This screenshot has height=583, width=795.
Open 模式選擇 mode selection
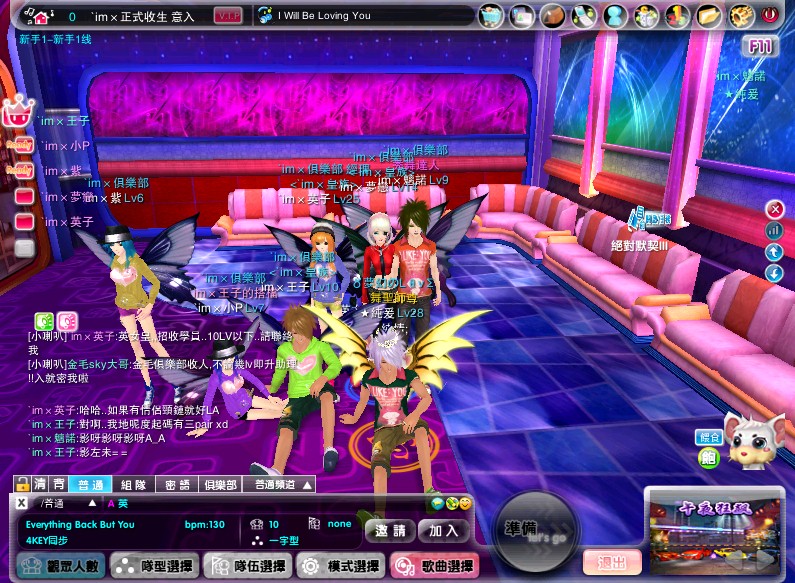[x=340, y=567]
